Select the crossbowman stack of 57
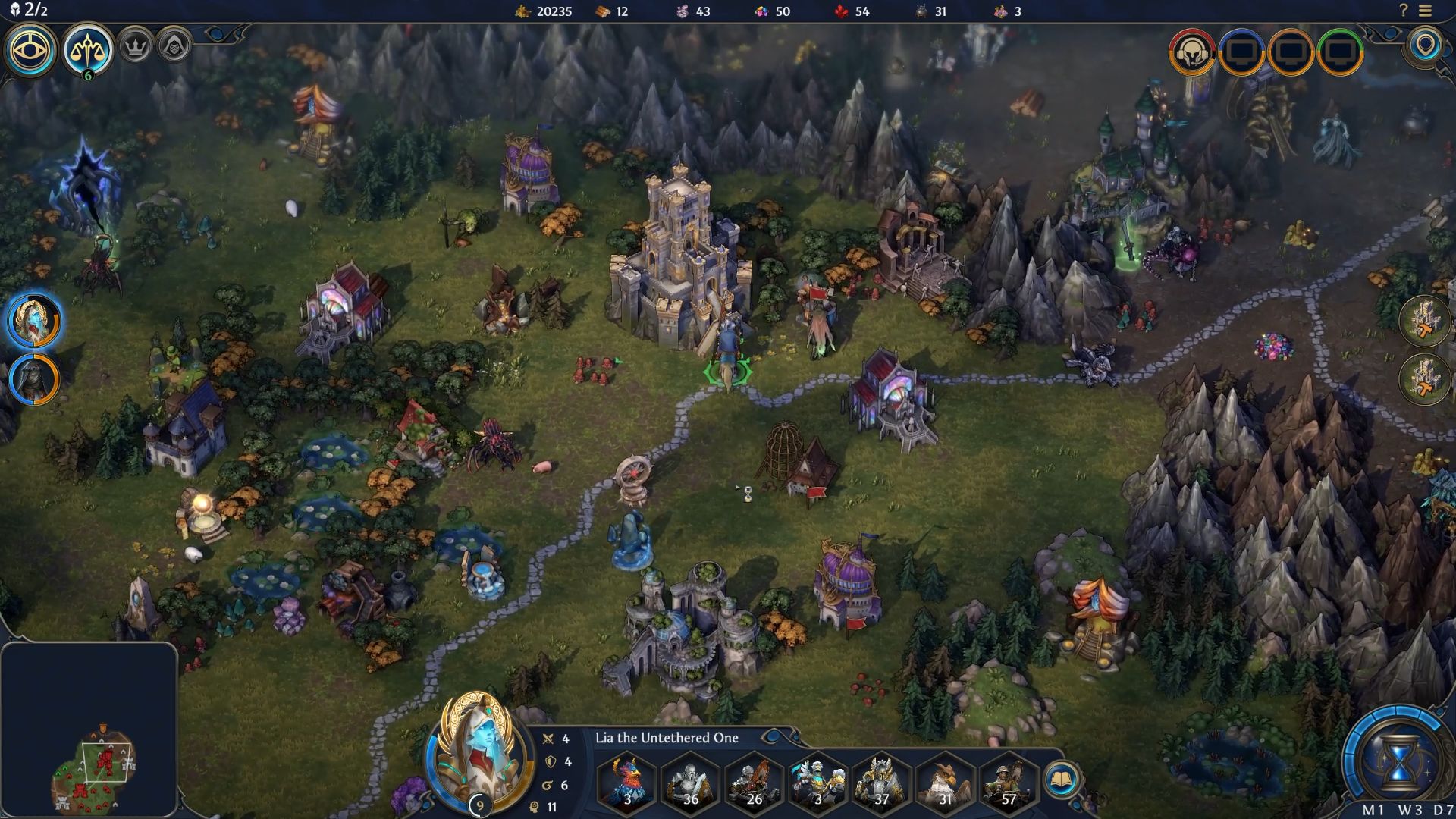 click(1009, 780)
